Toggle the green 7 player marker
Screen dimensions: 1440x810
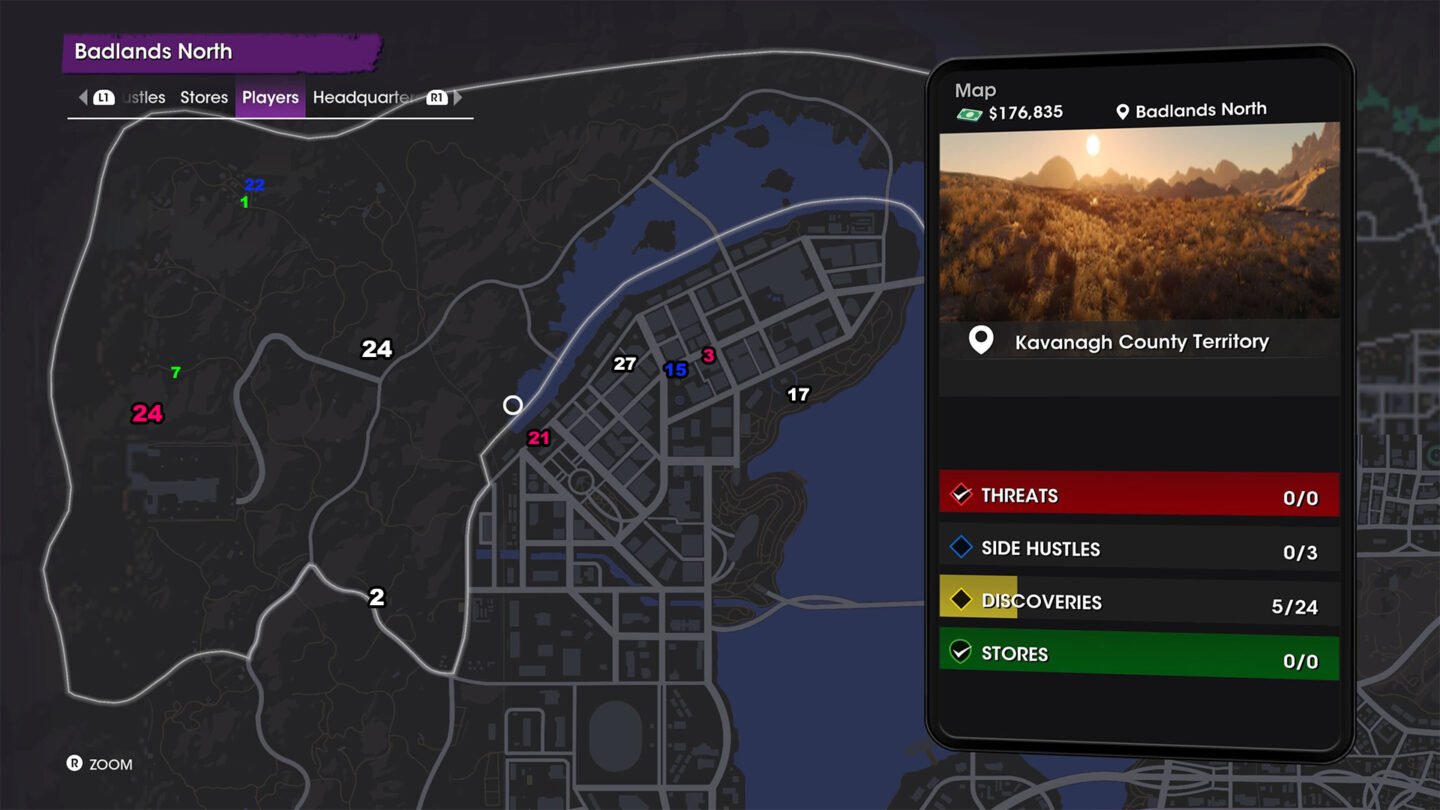pos(174,371)
